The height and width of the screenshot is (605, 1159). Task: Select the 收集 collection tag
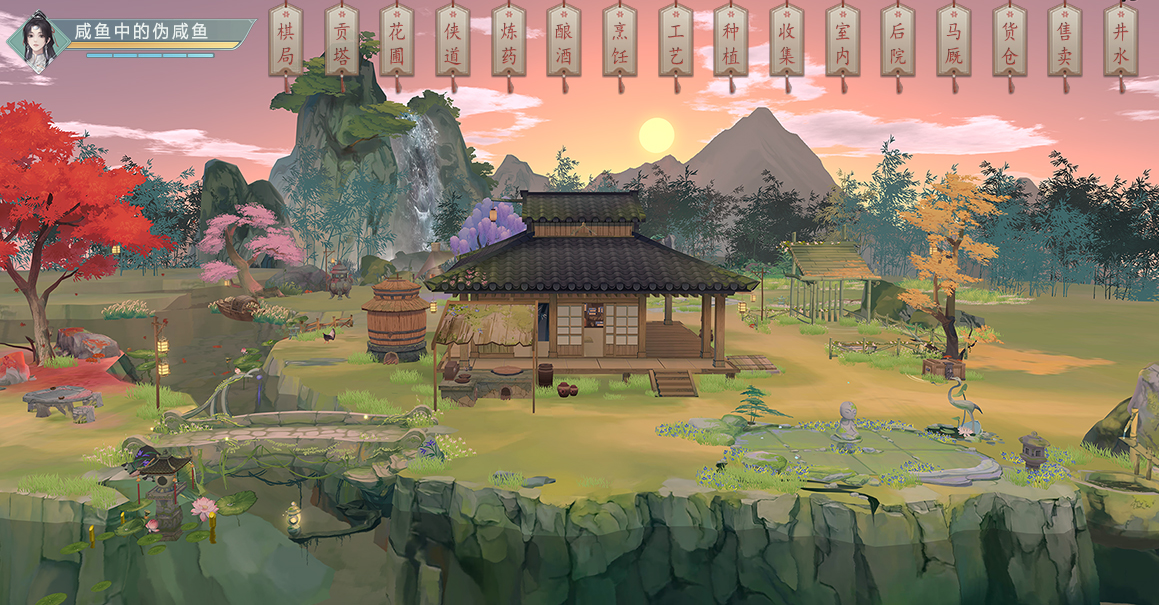point(787,43)
